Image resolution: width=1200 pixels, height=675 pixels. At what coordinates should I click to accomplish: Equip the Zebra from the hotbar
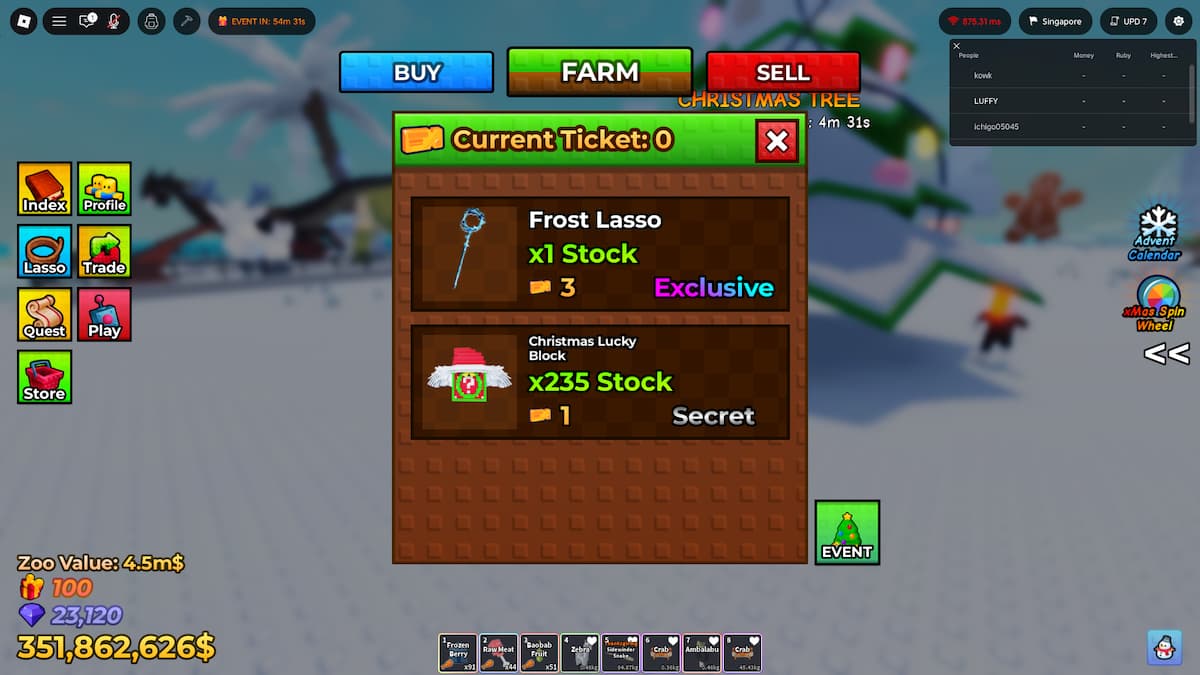[580, 653]
